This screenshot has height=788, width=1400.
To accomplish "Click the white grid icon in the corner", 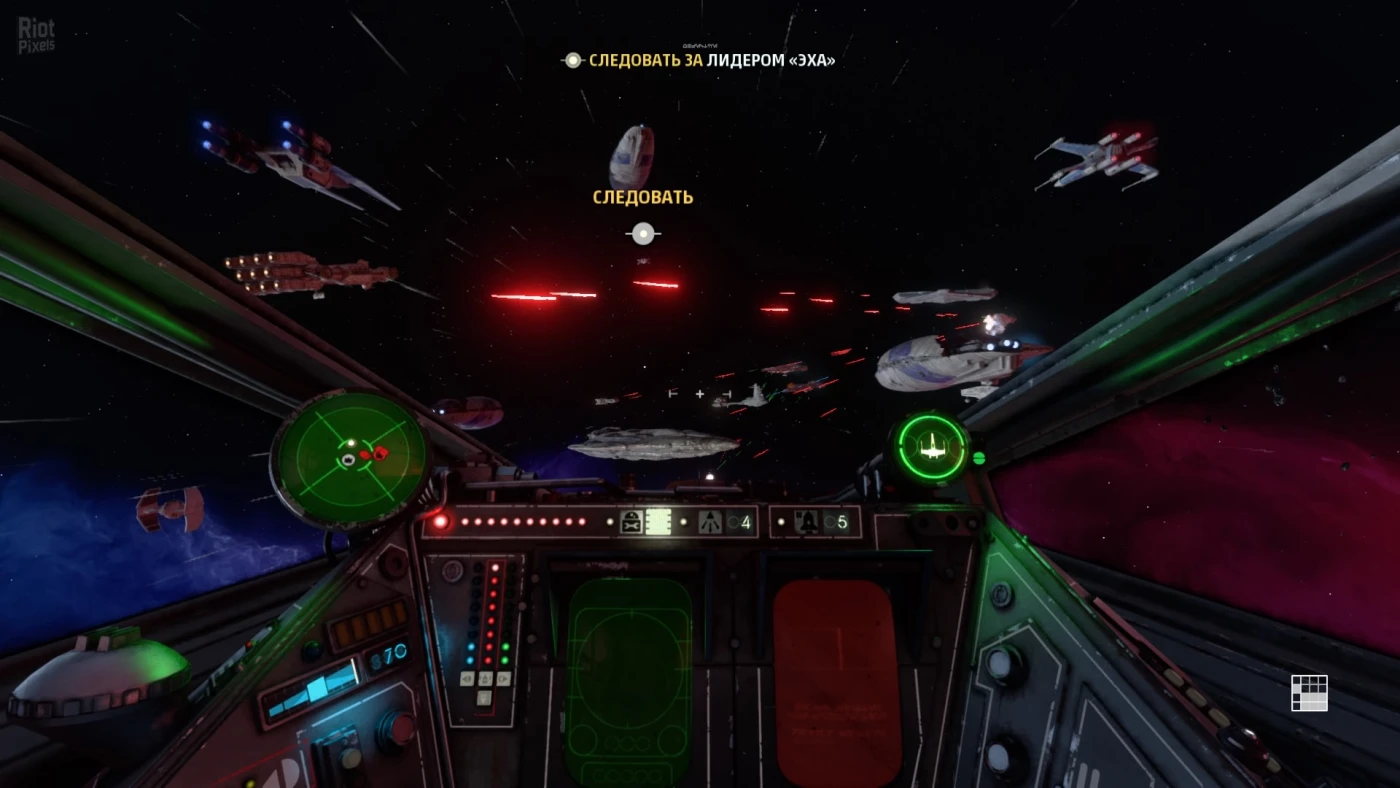I will pos(1308,693).
